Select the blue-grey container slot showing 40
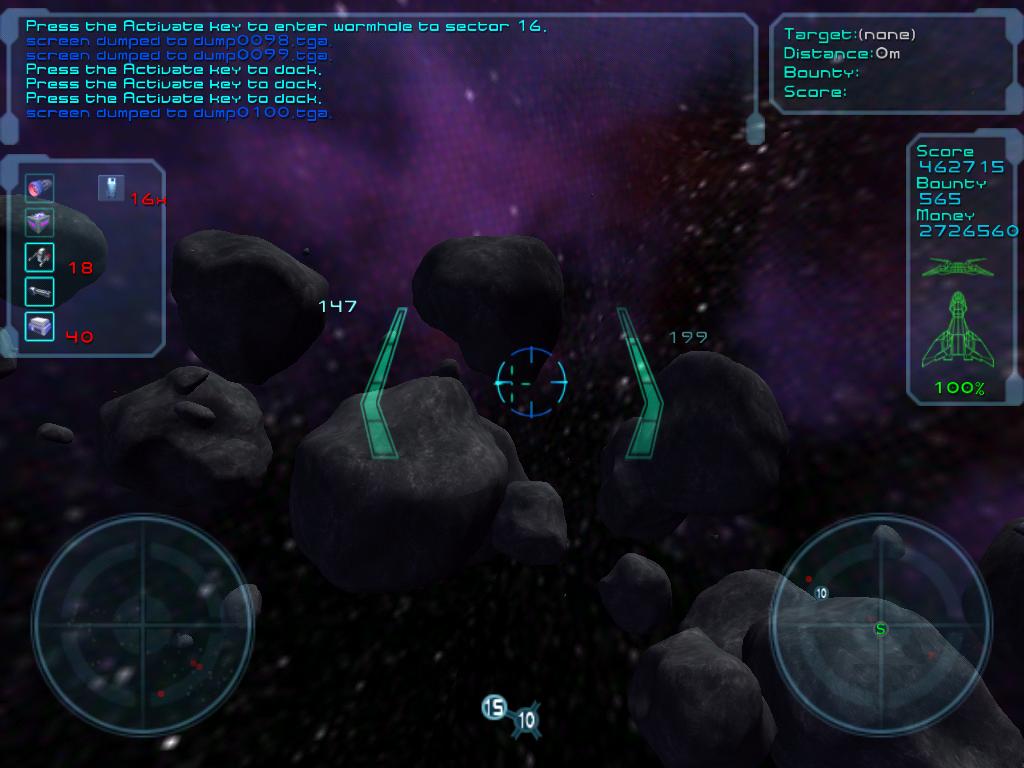Screen dimensions: 1024x768 pos(40,326)
